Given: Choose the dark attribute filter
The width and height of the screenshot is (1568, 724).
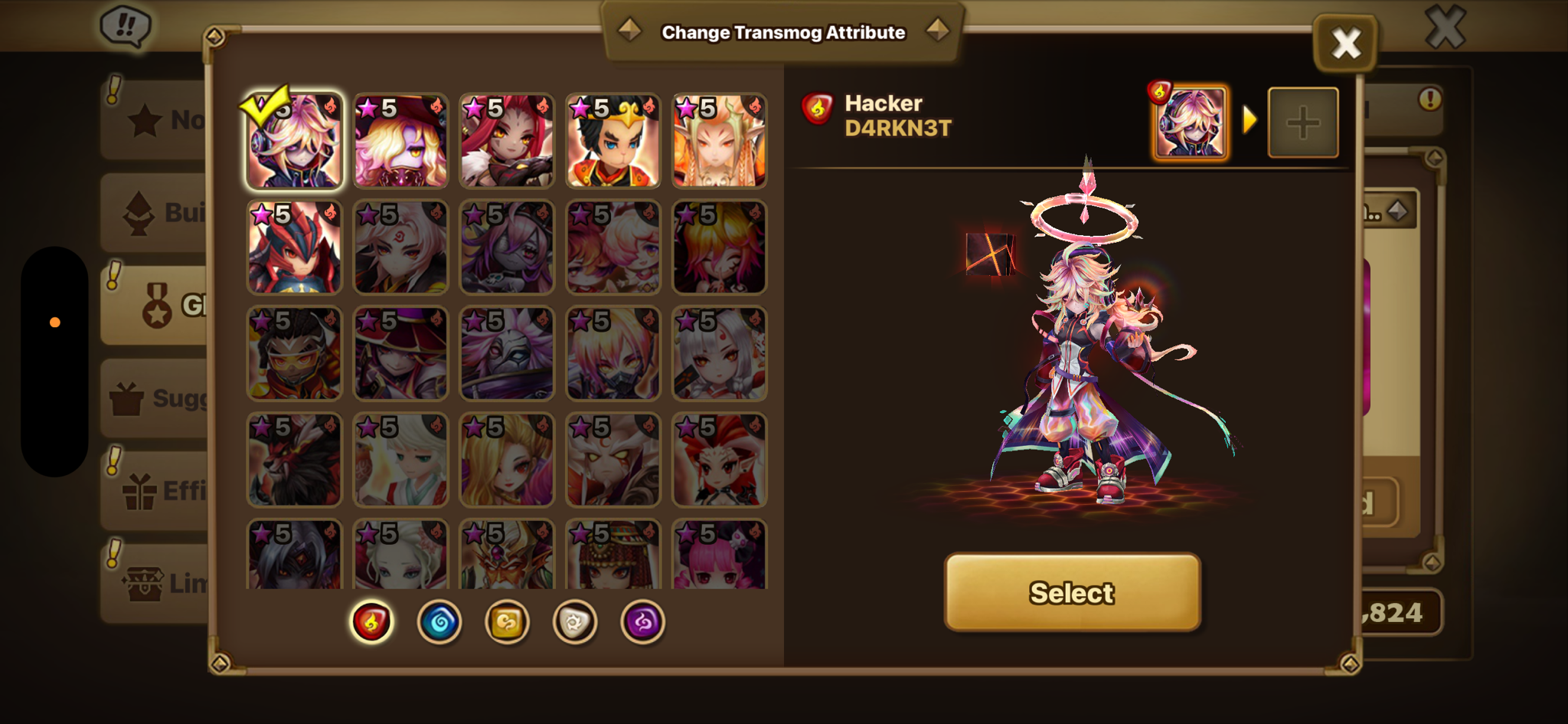Looking at the screenshot, I should coord(642,621).
